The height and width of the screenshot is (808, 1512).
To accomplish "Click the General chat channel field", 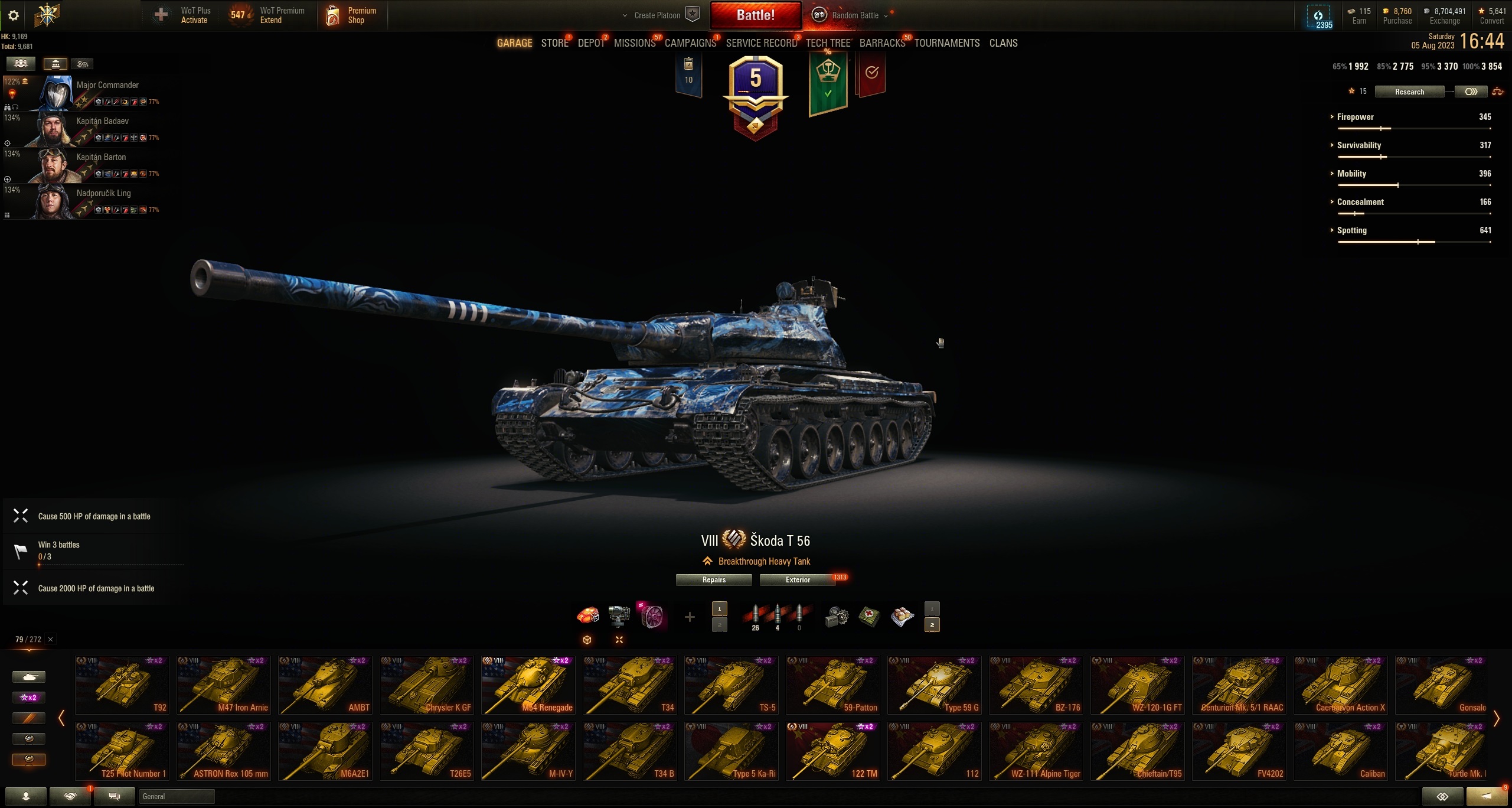I will click(x=177, y=797).
